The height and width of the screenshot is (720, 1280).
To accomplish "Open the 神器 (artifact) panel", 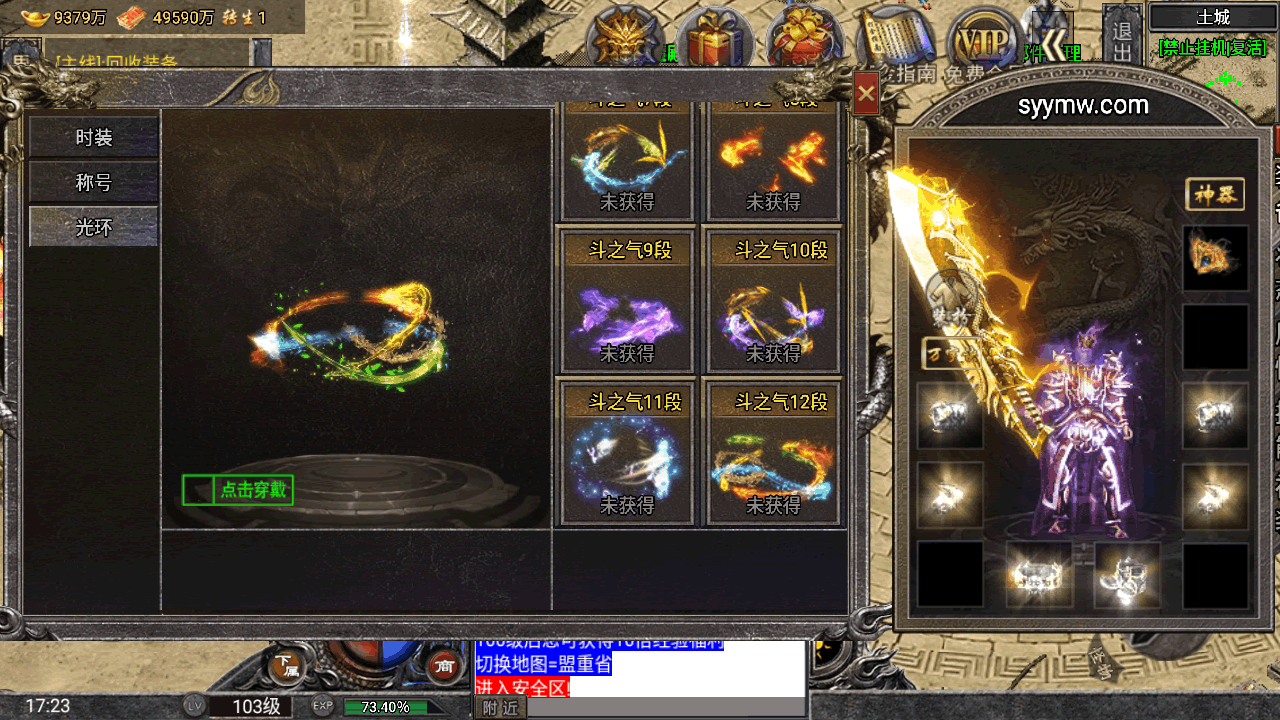I will coord(1215,195).
